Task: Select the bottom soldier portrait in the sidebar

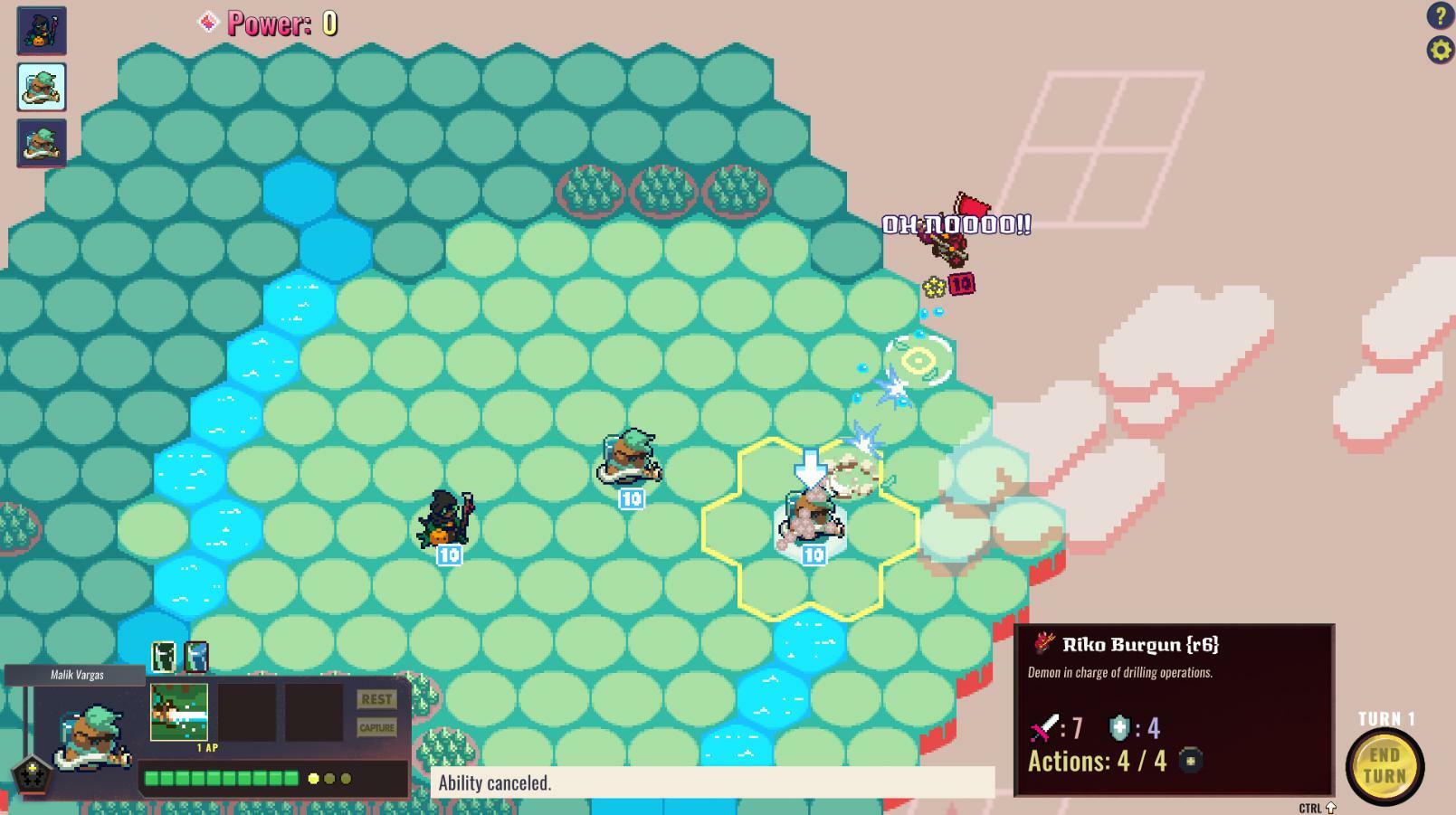Action: 41,143
